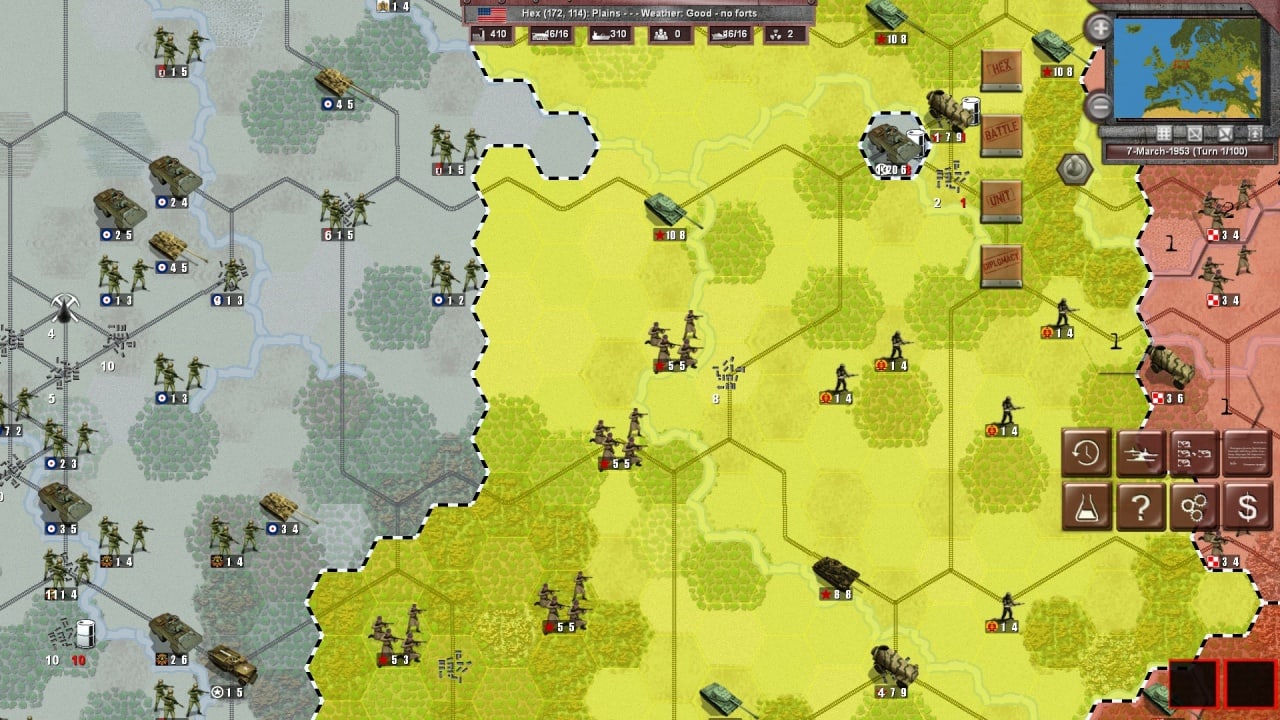The image size is (1280, 720).
Task: Click the United States flag icon
Action: pos(491,14)
